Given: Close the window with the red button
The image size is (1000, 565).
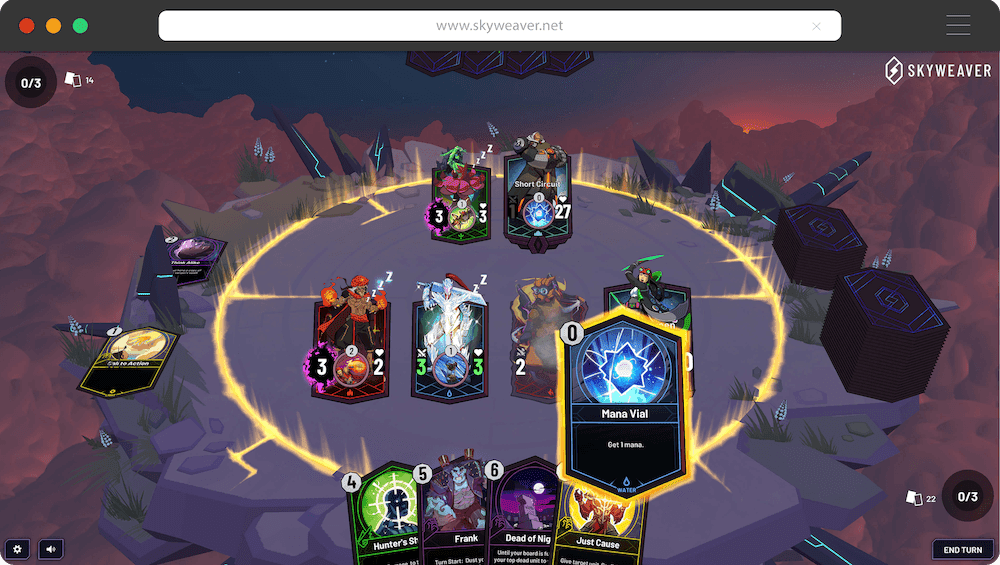Looking at the screenshot, I should tap(27, 26).
